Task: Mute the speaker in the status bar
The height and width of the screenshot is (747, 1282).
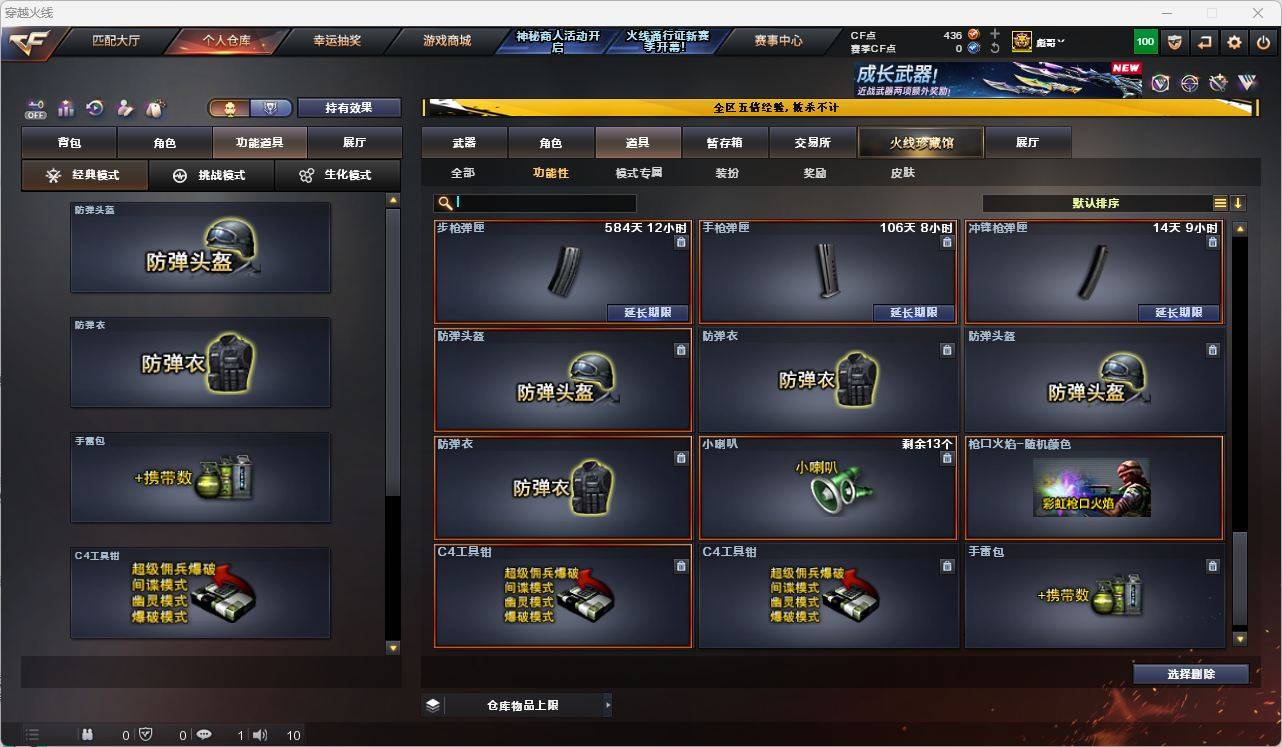Action: 258,736
